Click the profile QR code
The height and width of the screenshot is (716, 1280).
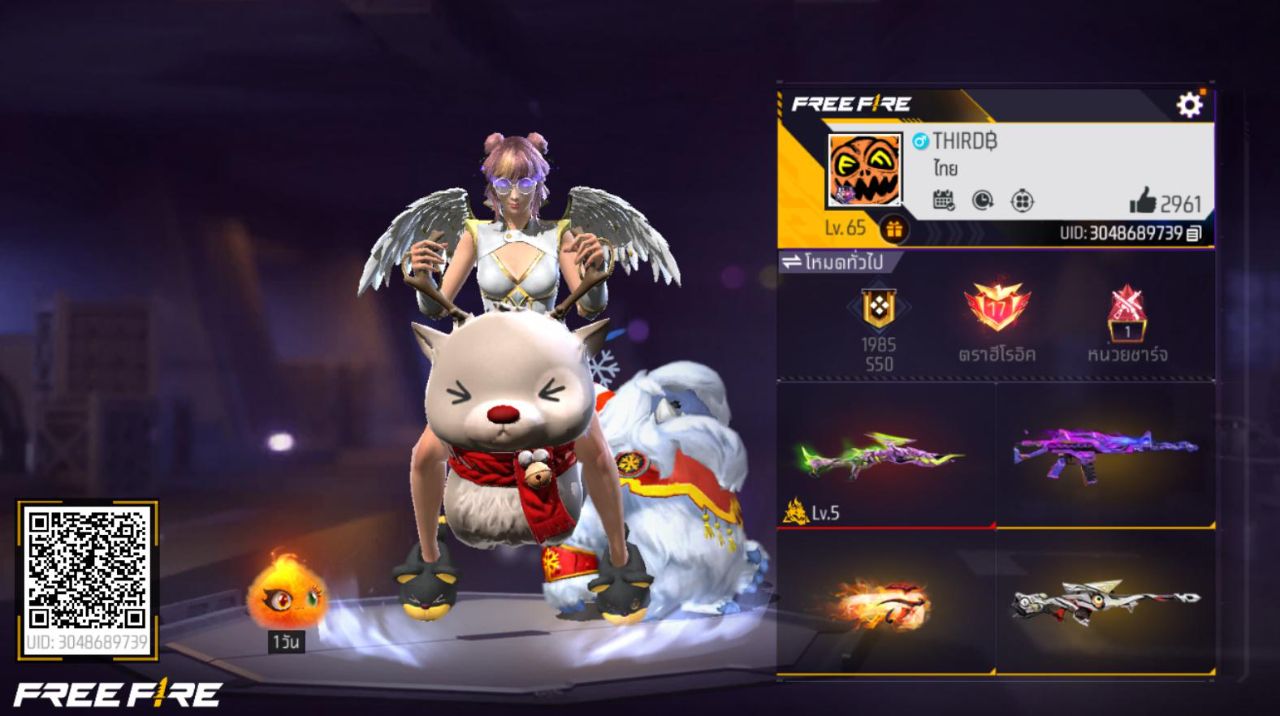pos(88,569)
